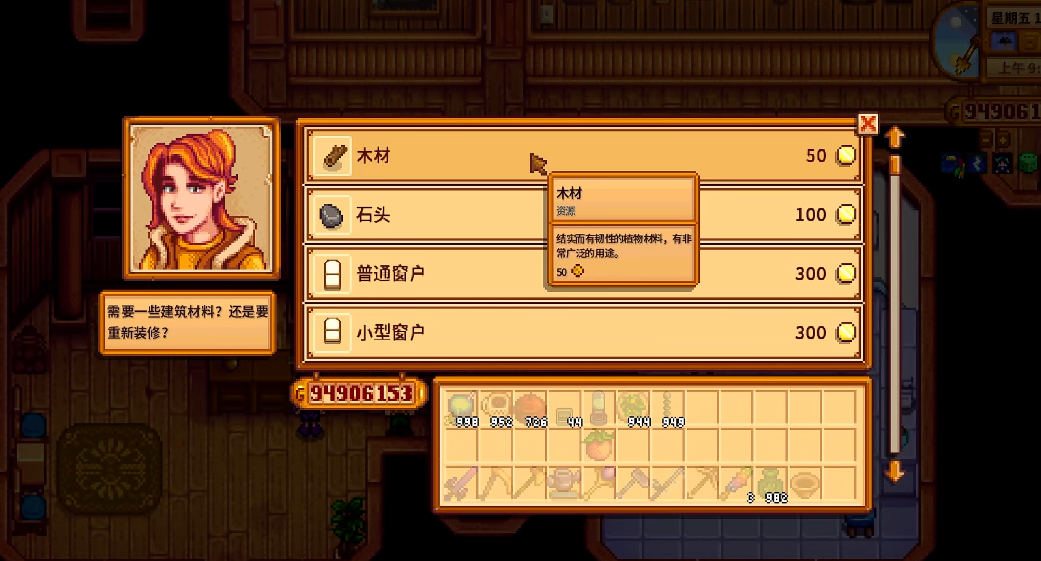Screen dimensions: 1041x561
Task: Pick the empty bowl inventory item
Action: pos(804,484)
